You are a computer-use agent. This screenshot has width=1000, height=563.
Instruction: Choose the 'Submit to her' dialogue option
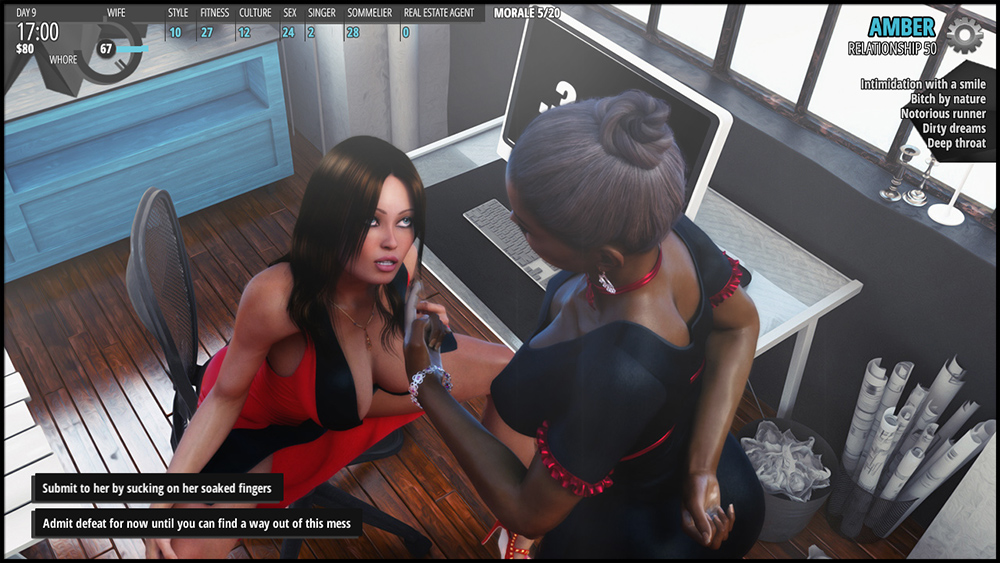157,489
